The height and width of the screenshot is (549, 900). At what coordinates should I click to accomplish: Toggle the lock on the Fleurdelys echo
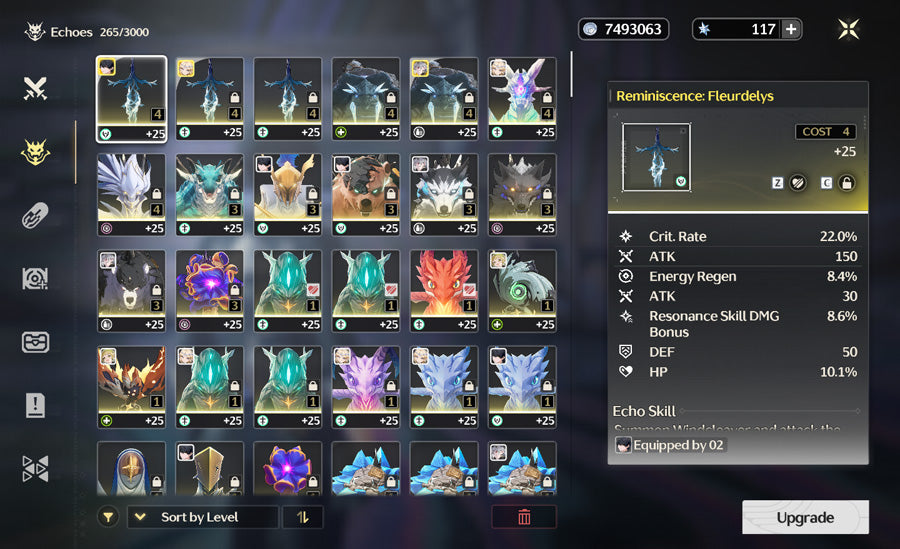(x=846, y=183)
